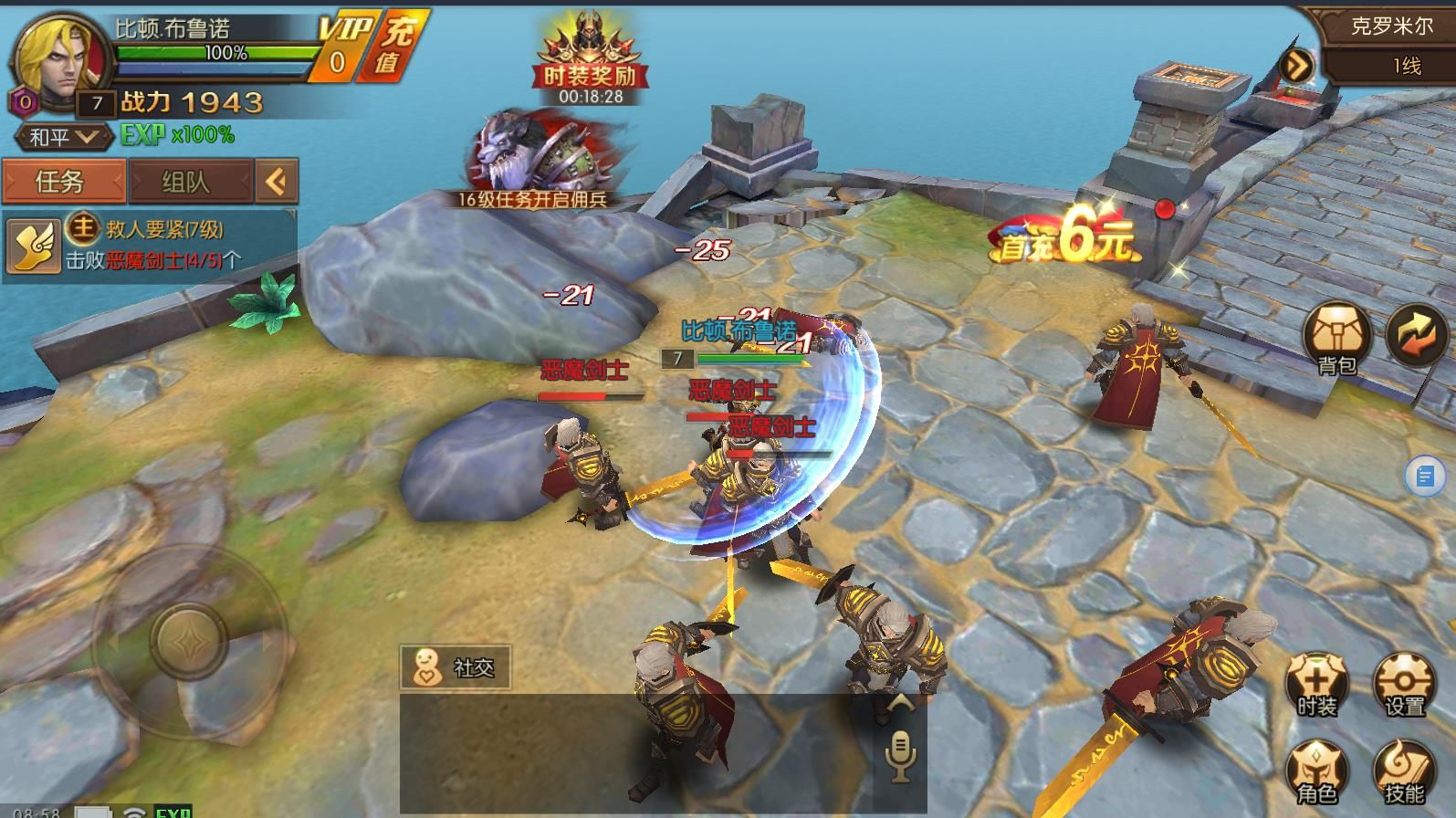This screenshot has width=1456, height=818.
Task: Open the 背包 backpack icon
Action: click(1335, 336)
